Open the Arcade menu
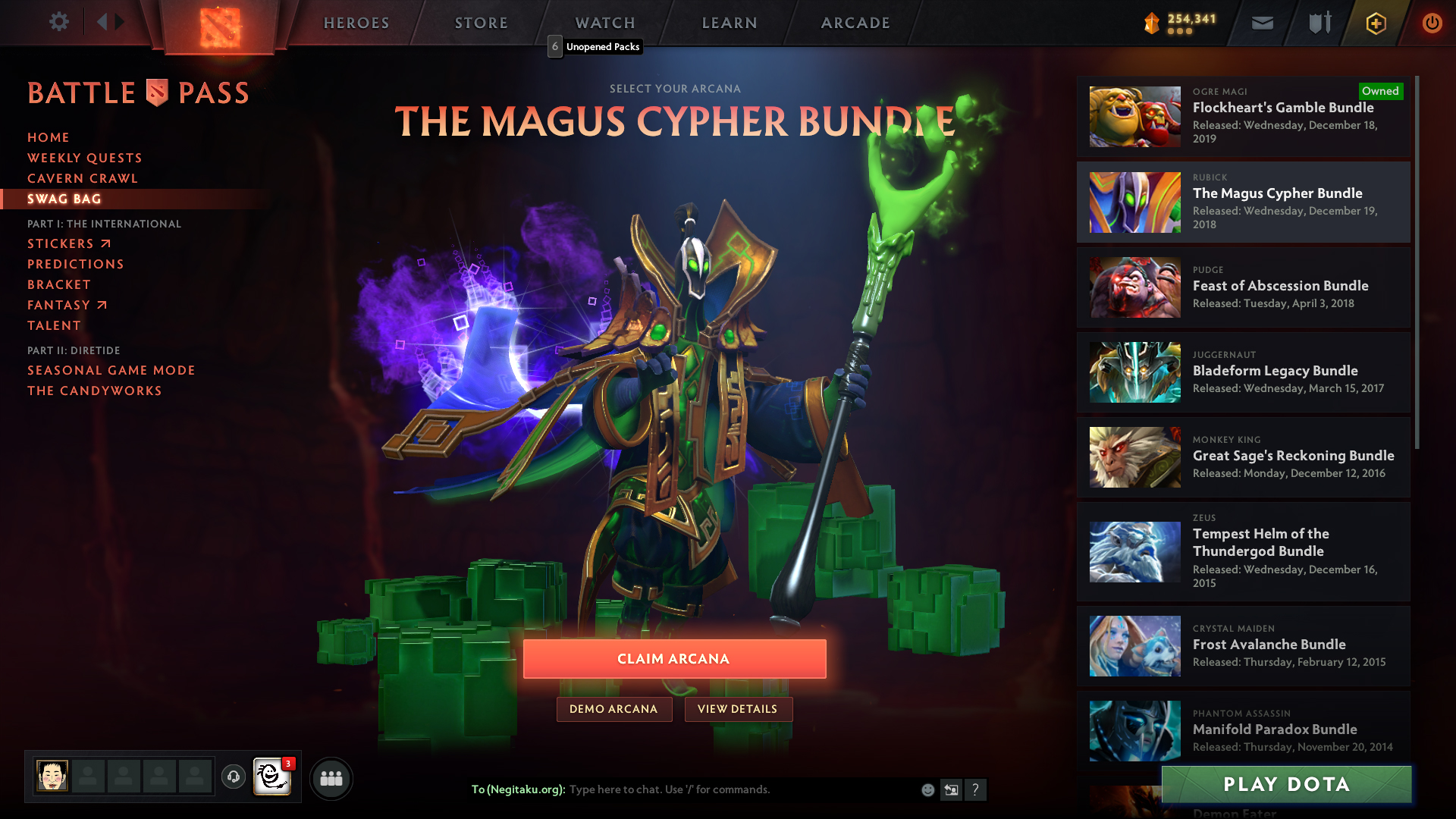1456x819 pixels. (x=855, y=23)
